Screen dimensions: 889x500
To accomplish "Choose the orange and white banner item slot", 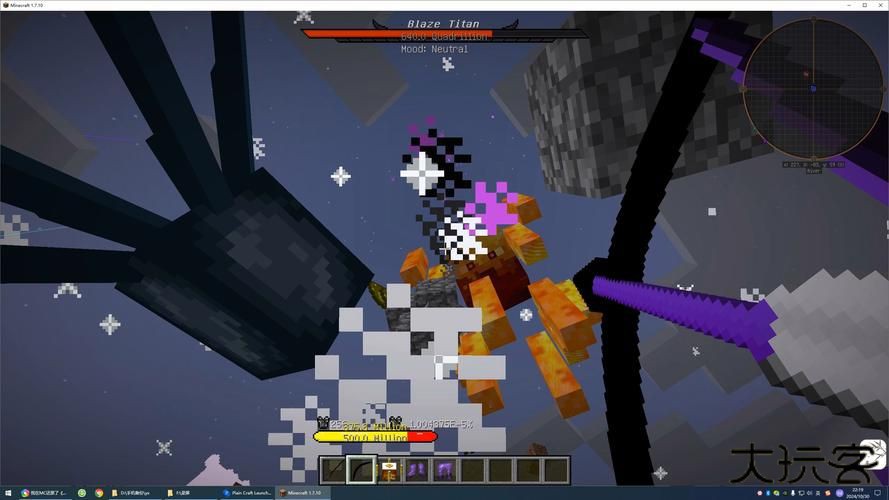I will tap(388, 469).
